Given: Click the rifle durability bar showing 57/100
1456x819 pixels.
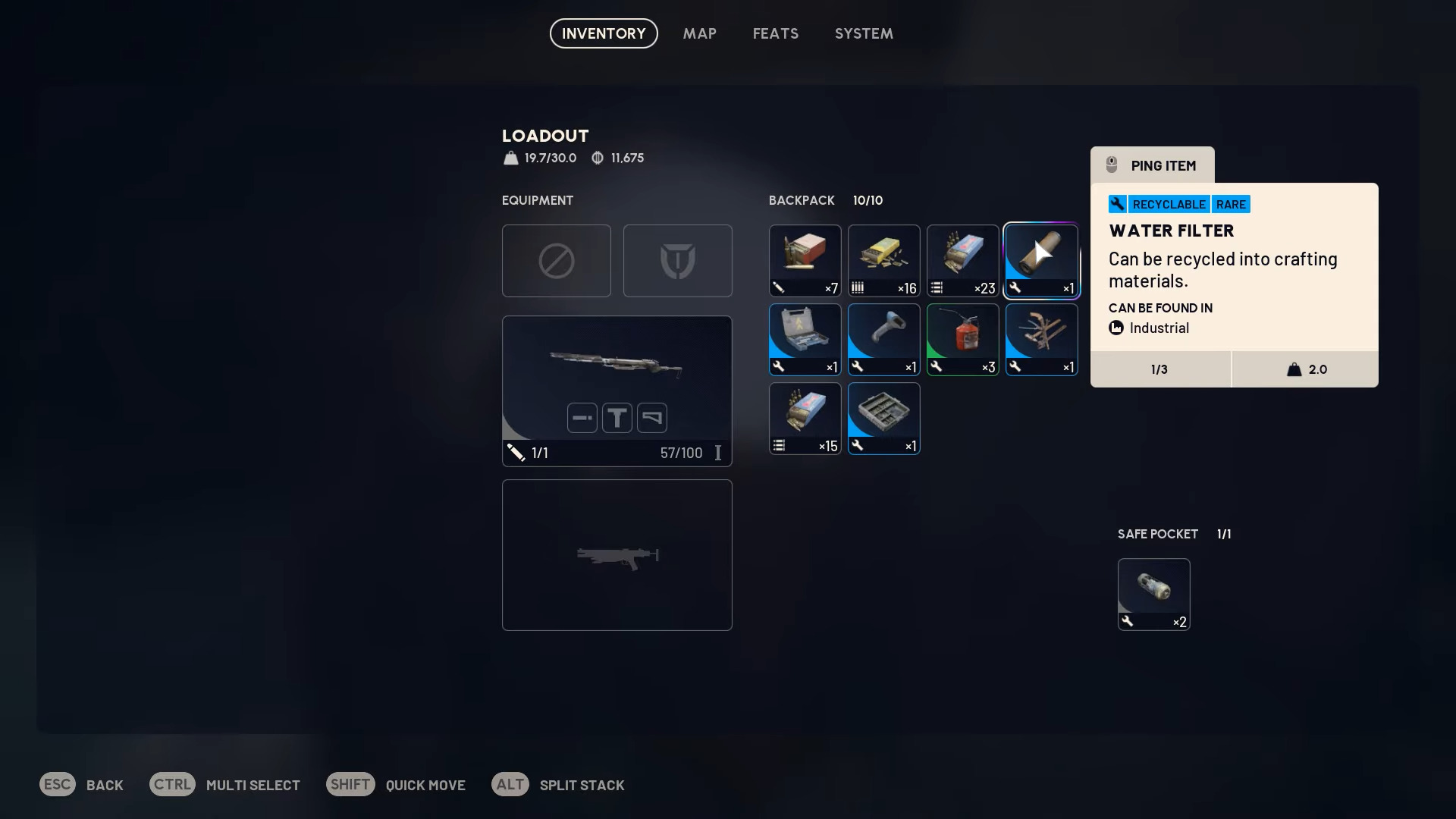Looking at the screenshot, I should click(679, 453).
